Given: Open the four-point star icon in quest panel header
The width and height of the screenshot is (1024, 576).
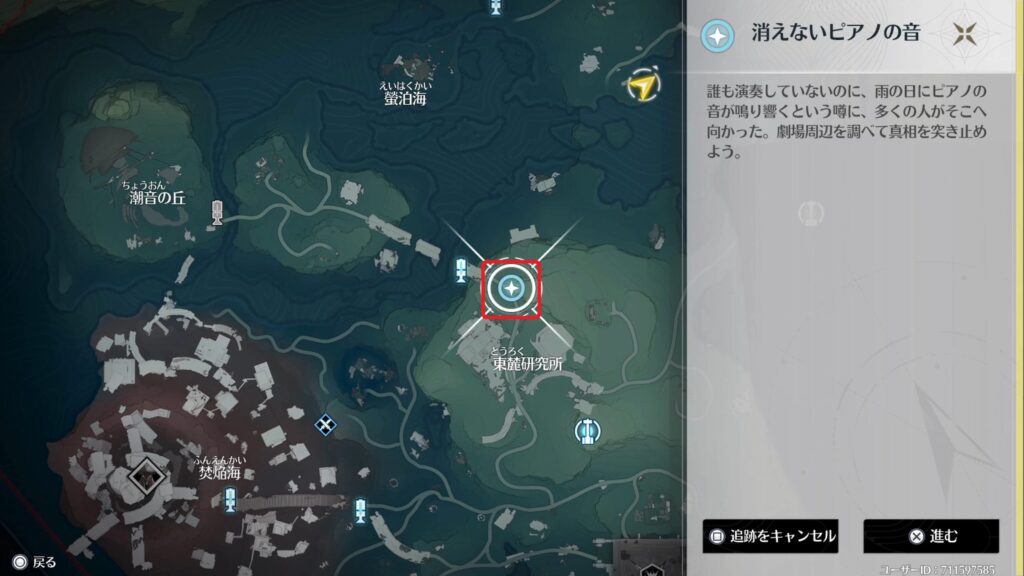Looking at the screenshot, I should (x=965, y=35).
